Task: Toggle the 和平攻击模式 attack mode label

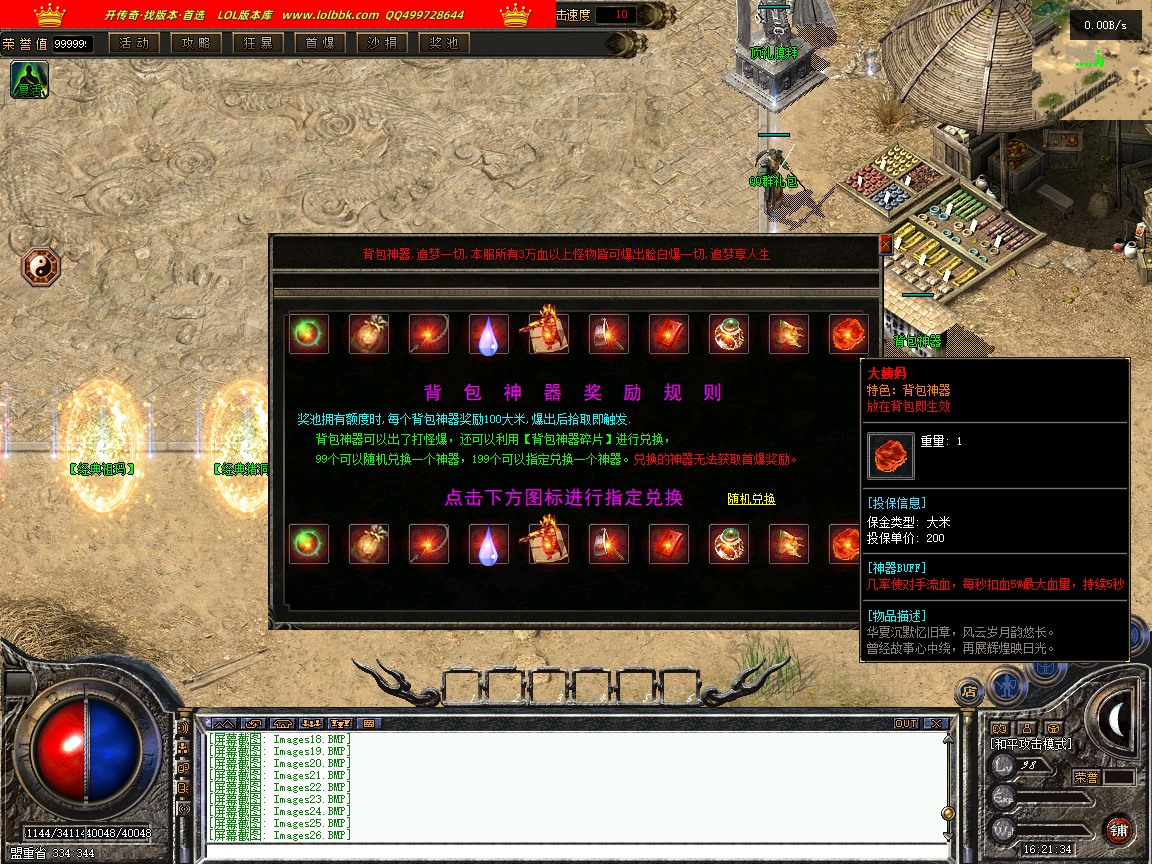Action: (x=1031, y=744)
